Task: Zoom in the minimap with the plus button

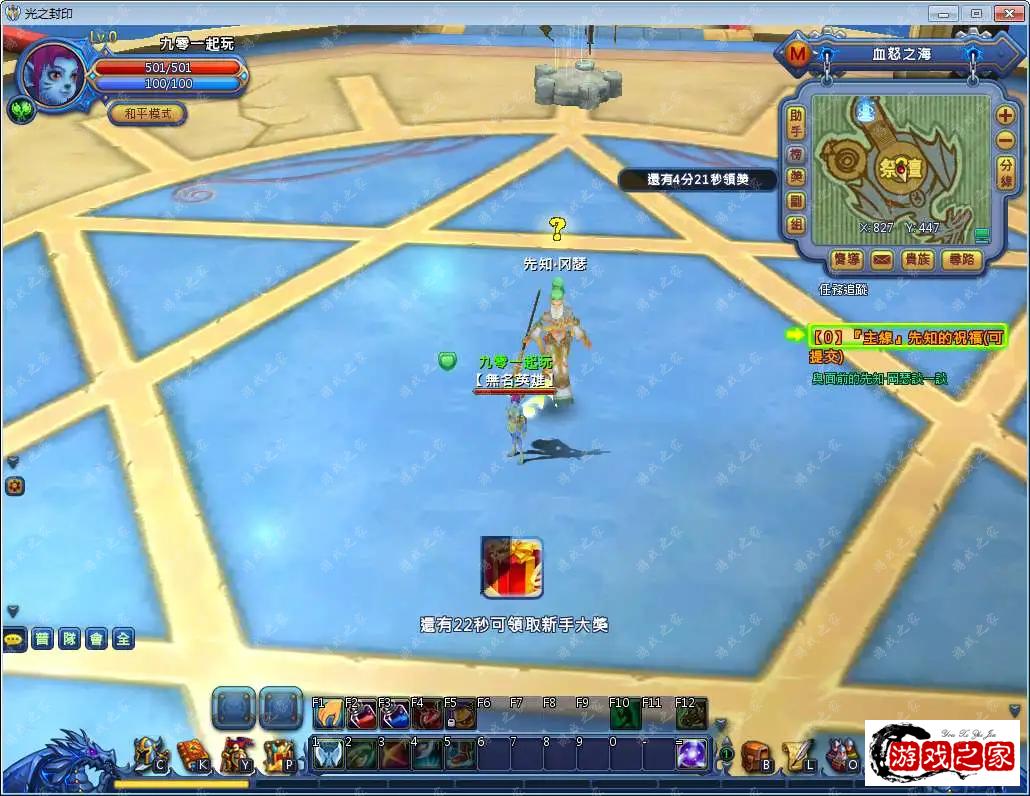Action: [x=1005, y=114]
